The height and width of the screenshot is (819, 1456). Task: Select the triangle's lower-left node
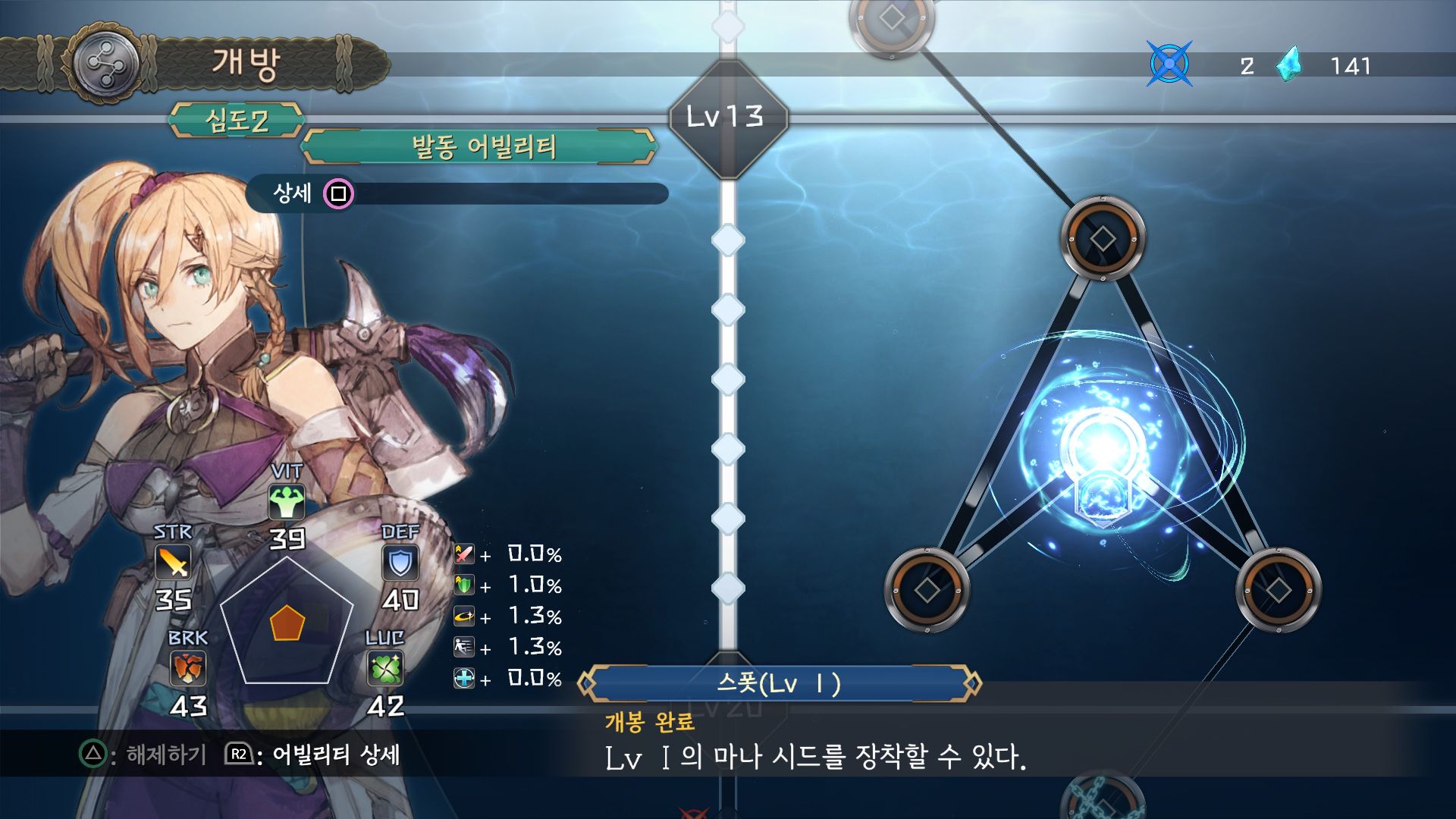[x=927, y=589]
